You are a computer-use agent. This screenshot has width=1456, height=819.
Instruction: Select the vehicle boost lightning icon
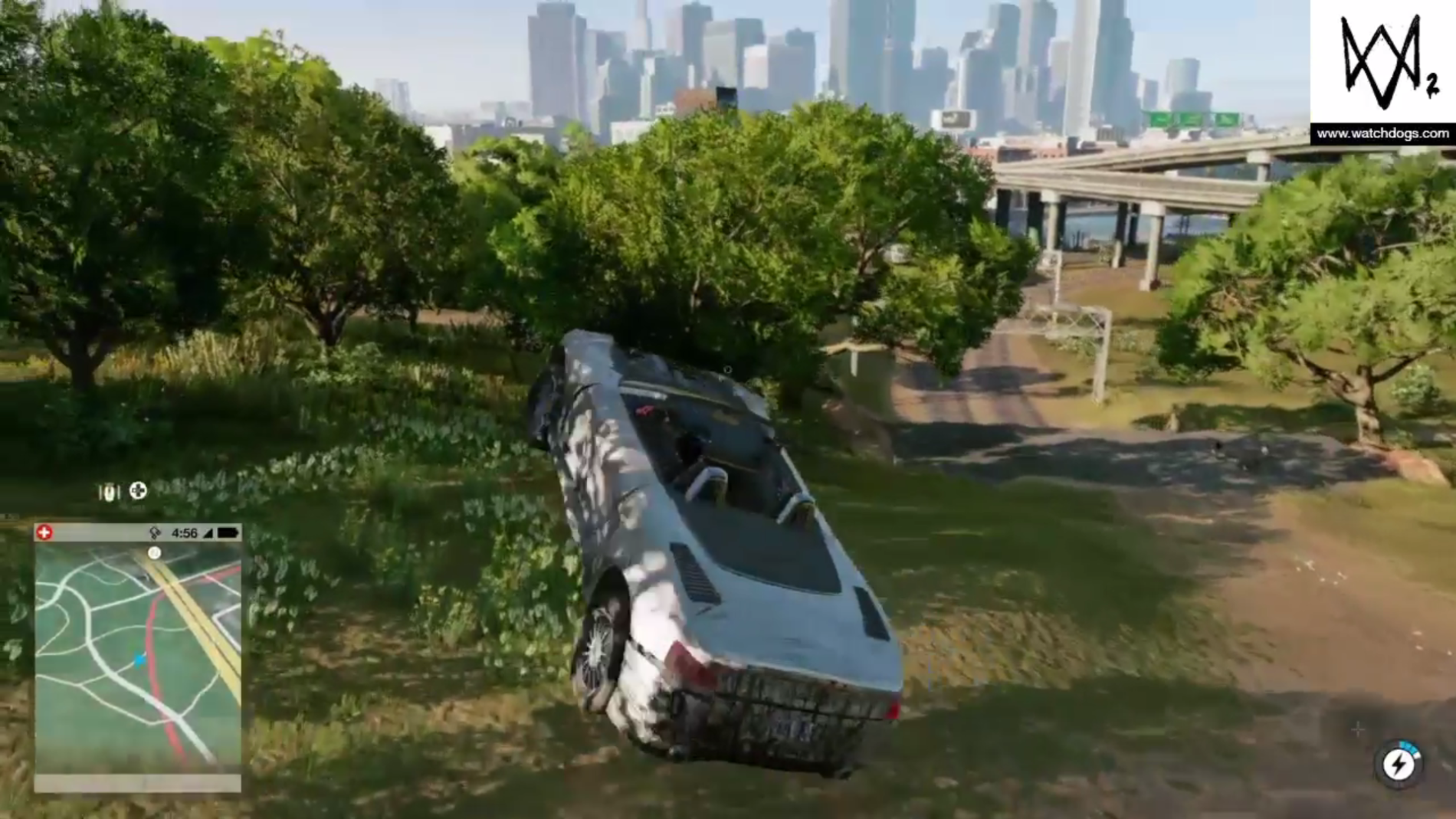tap(1399, 763)
